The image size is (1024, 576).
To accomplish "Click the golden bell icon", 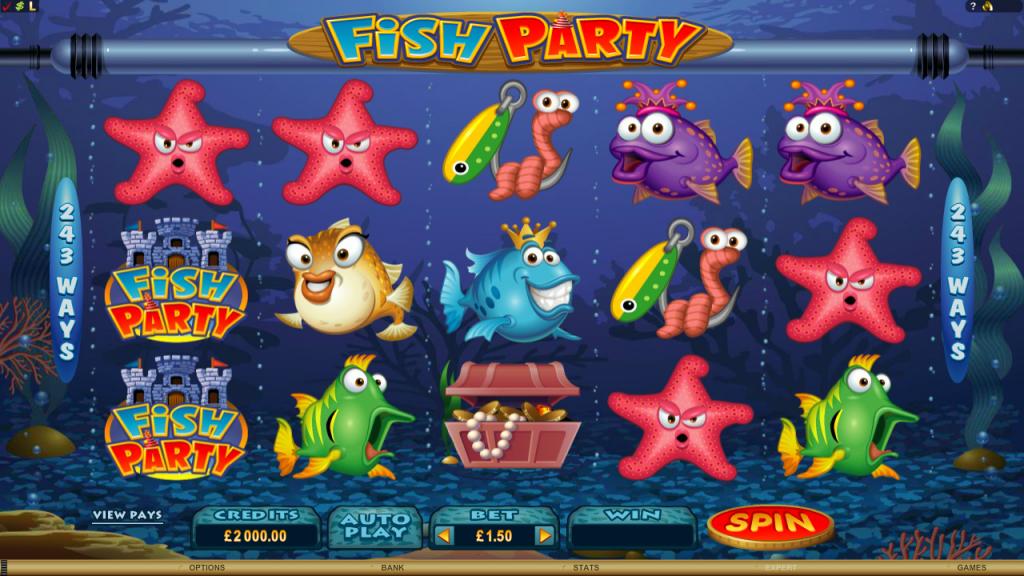I will pos(987,7).
